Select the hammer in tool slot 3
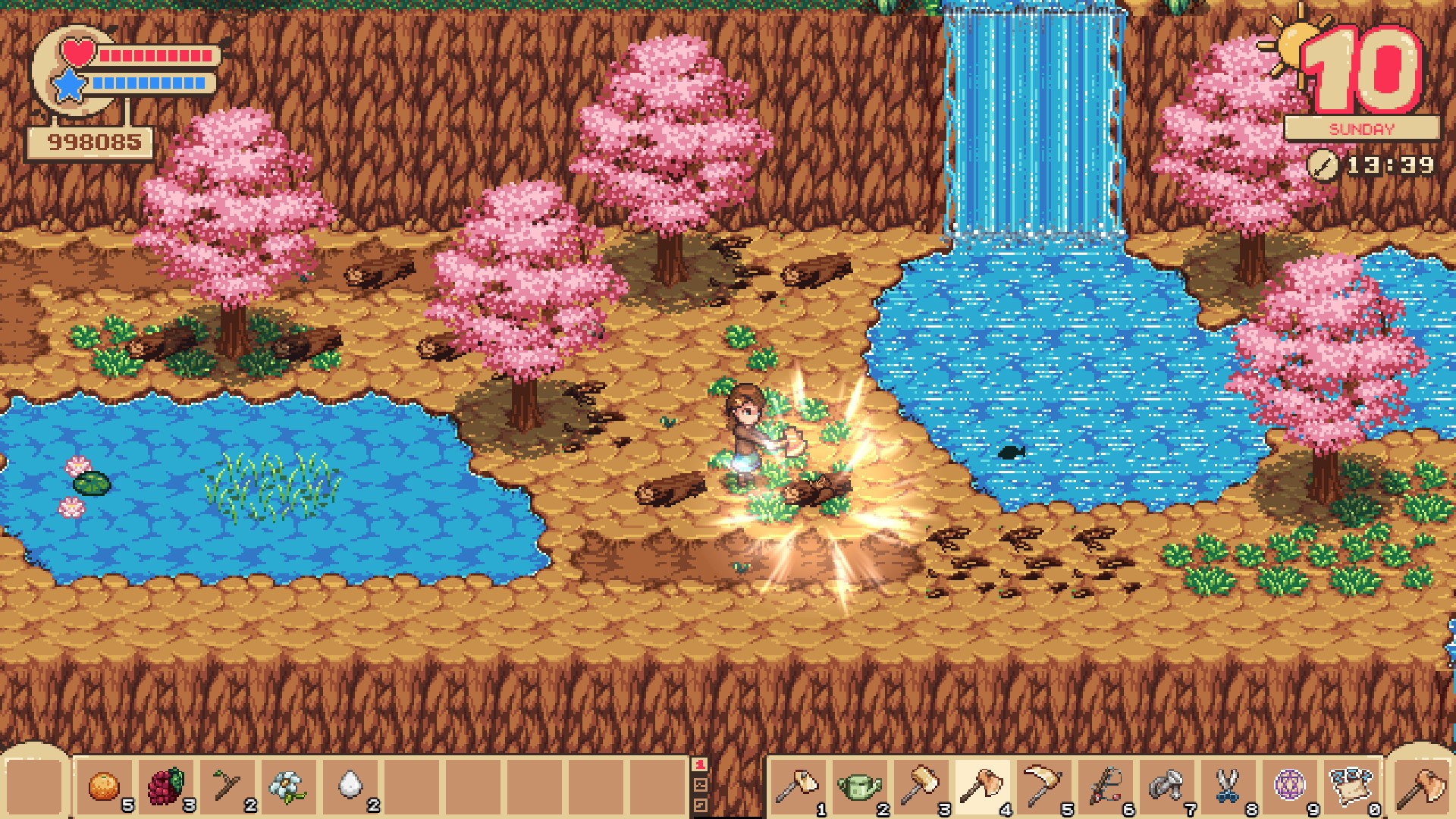Screen dimensions: 1456x819 [919, 787]
